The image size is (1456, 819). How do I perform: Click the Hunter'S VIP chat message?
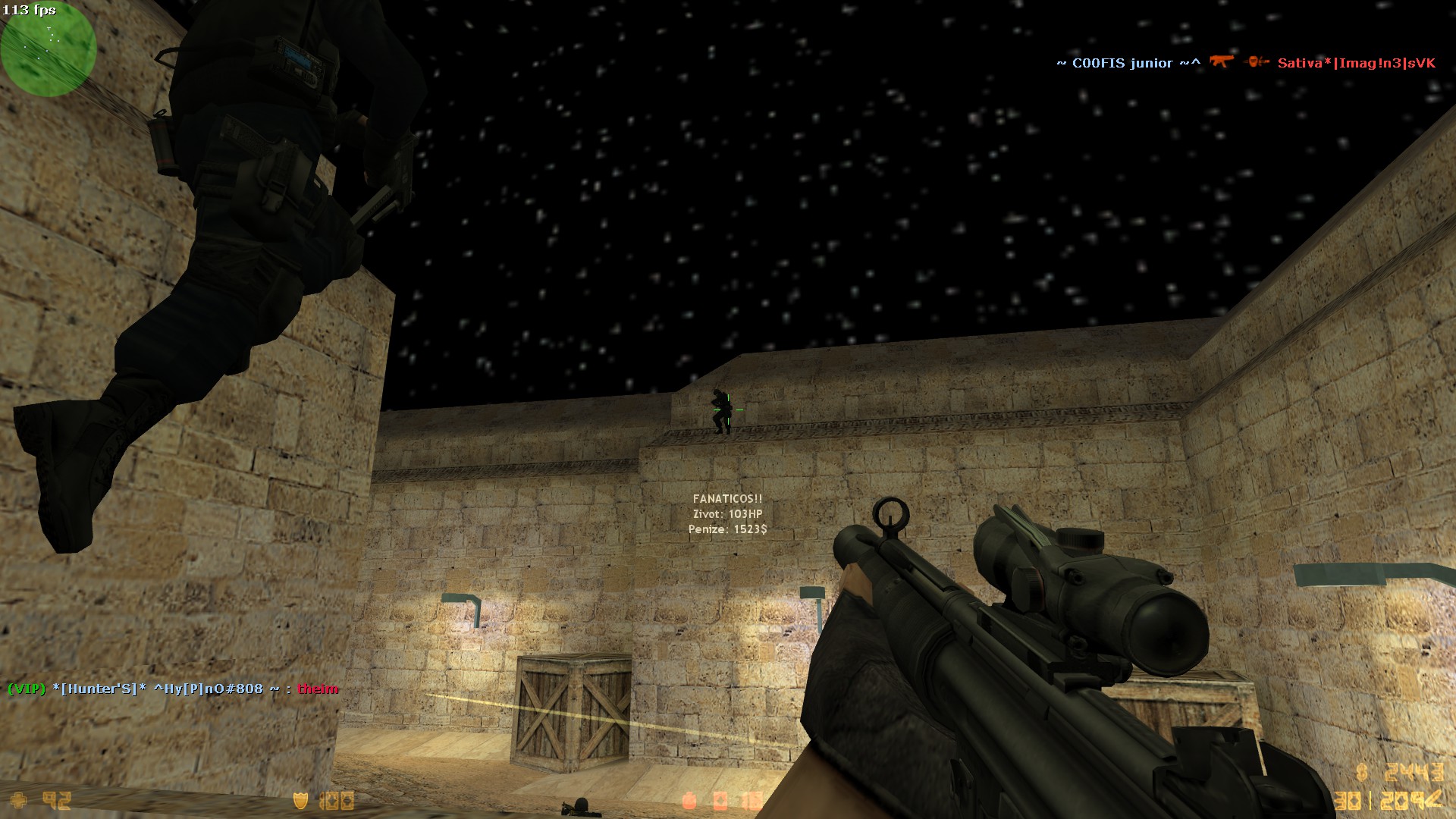coord(173,689)
